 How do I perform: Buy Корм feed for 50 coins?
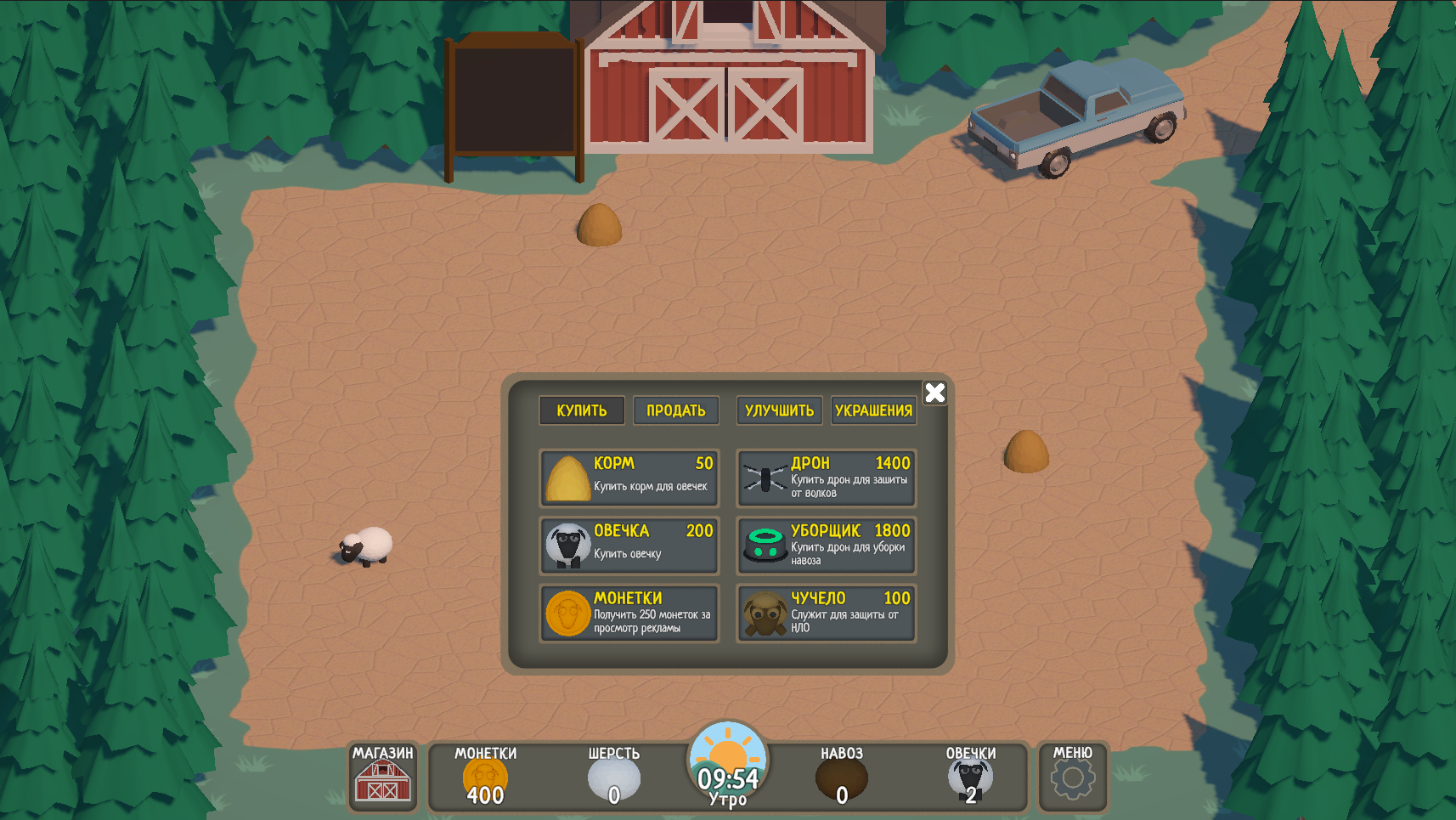[629, 478]
